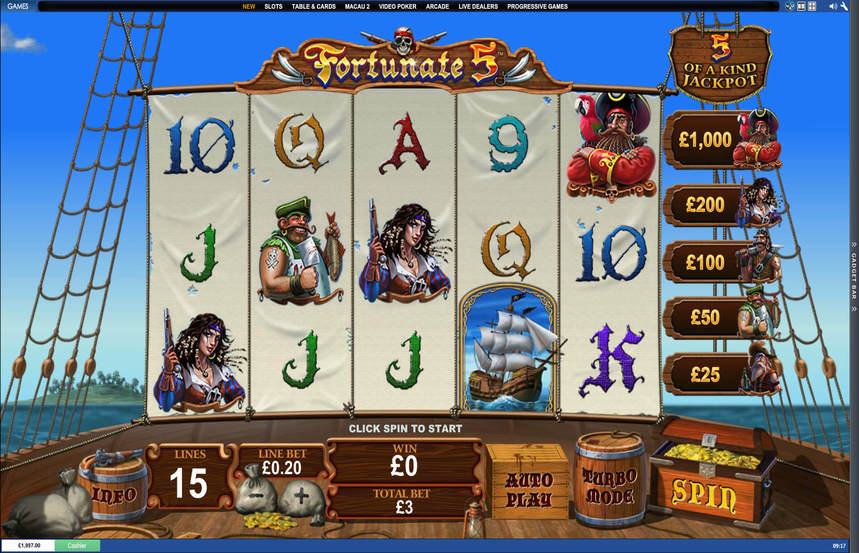Open the Table & Cards category

coord(313,6)
